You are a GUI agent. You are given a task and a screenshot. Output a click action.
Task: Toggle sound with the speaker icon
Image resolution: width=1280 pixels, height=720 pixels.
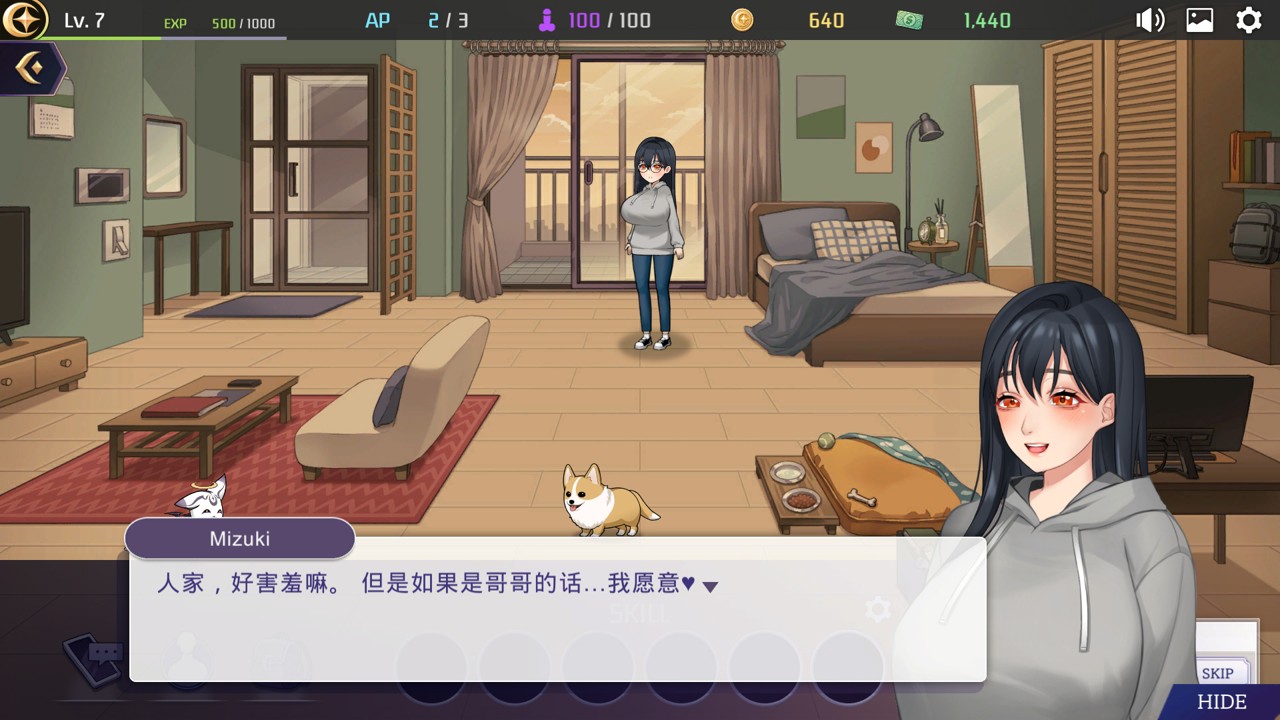click(1150, 20)
